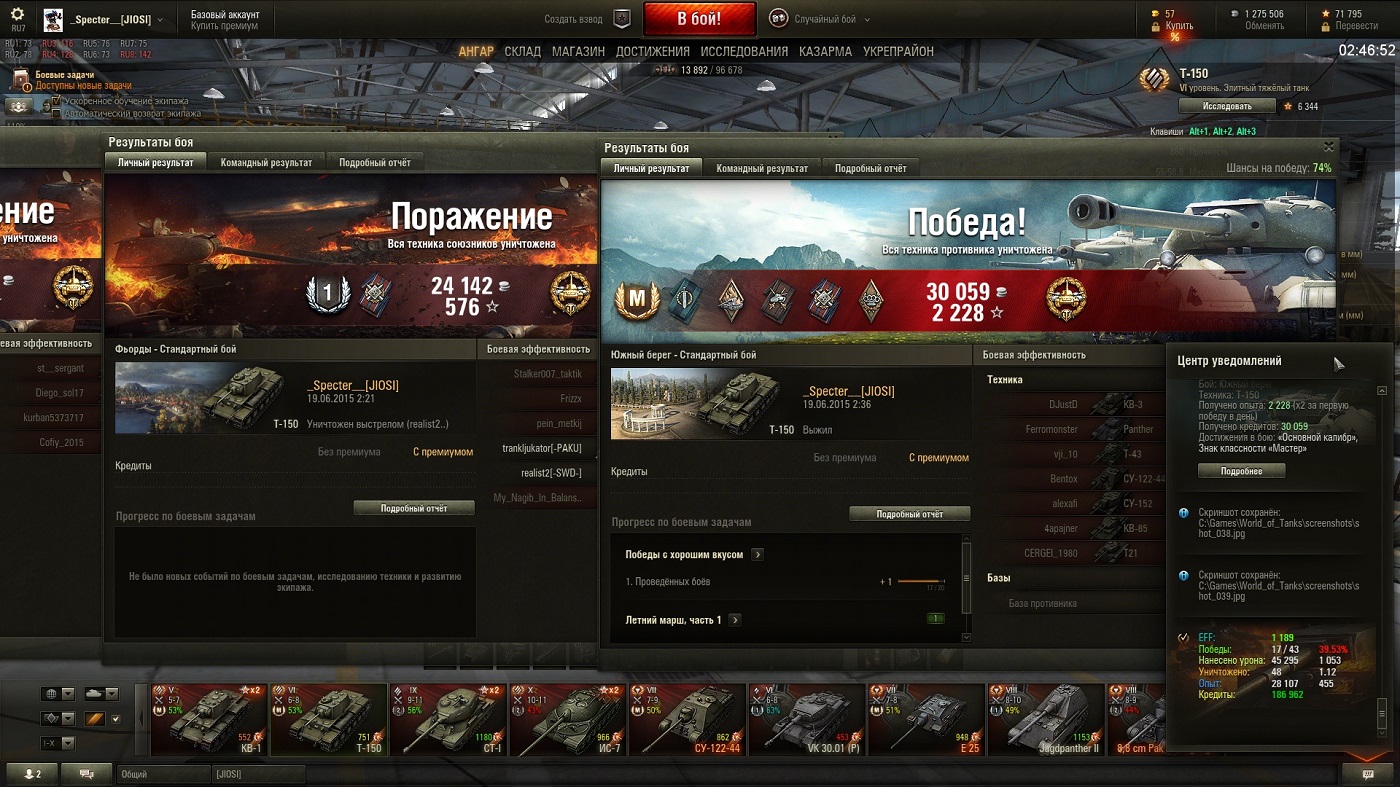Switch to Командный результат tab in victory window

click(x=762, y=168)
